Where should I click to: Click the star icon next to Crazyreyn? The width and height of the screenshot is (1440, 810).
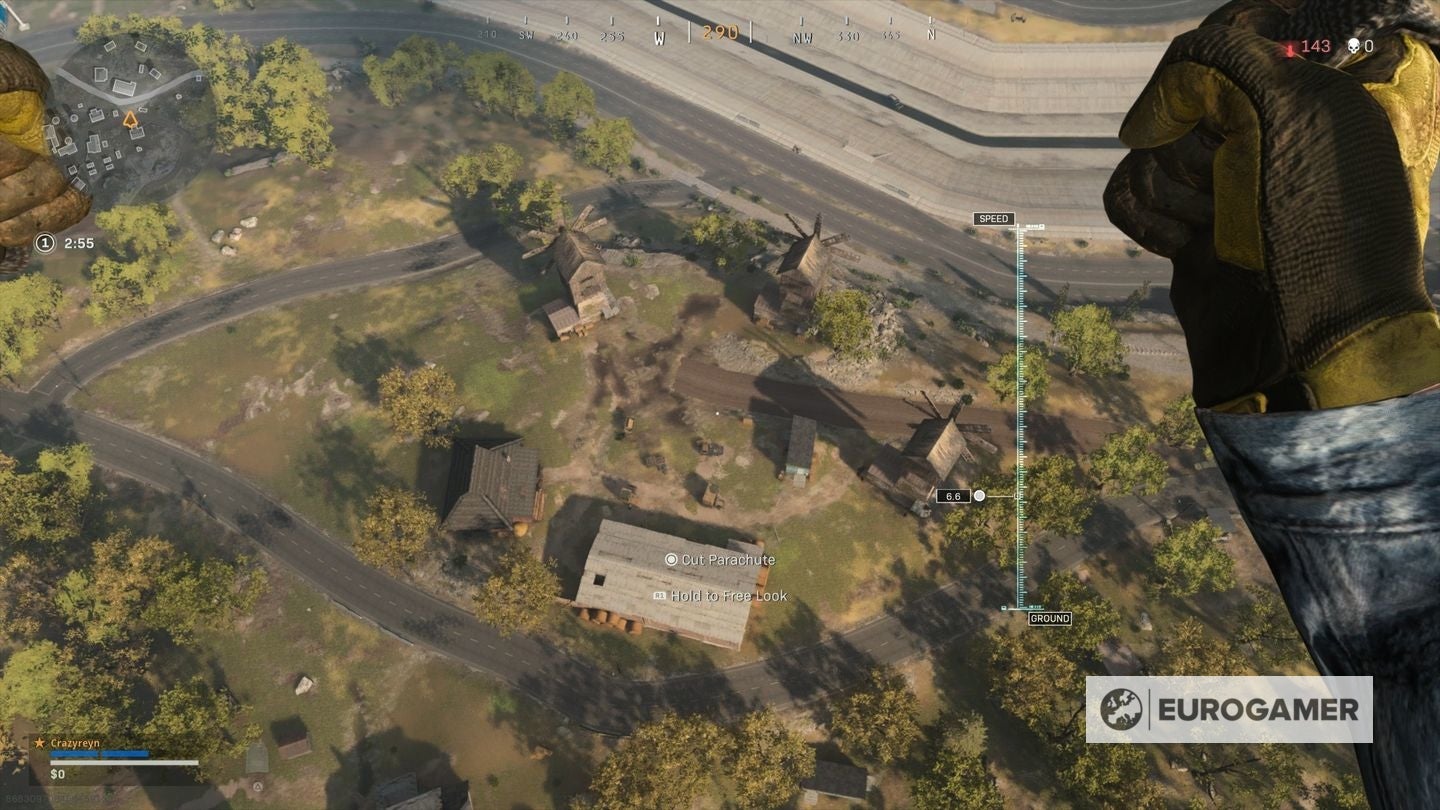tap(40, 742)
